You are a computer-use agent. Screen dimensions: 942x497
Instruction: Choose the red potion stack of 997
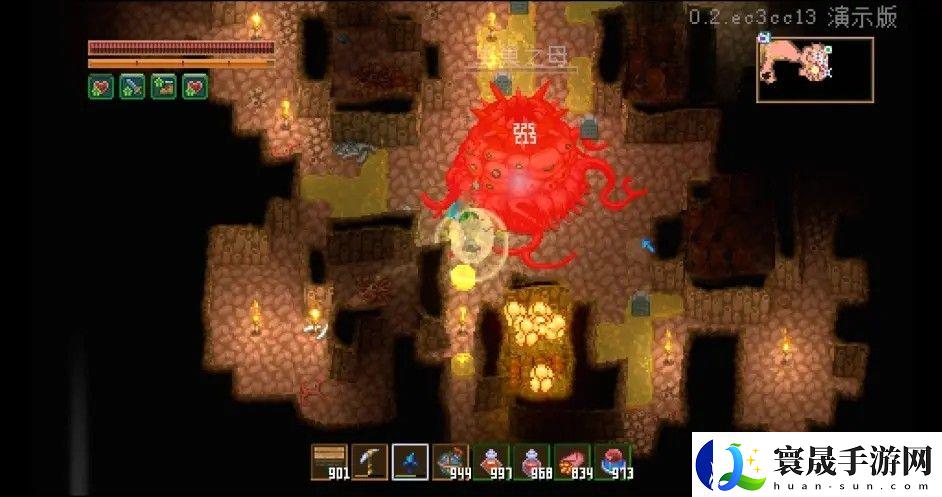coord(491,461)
